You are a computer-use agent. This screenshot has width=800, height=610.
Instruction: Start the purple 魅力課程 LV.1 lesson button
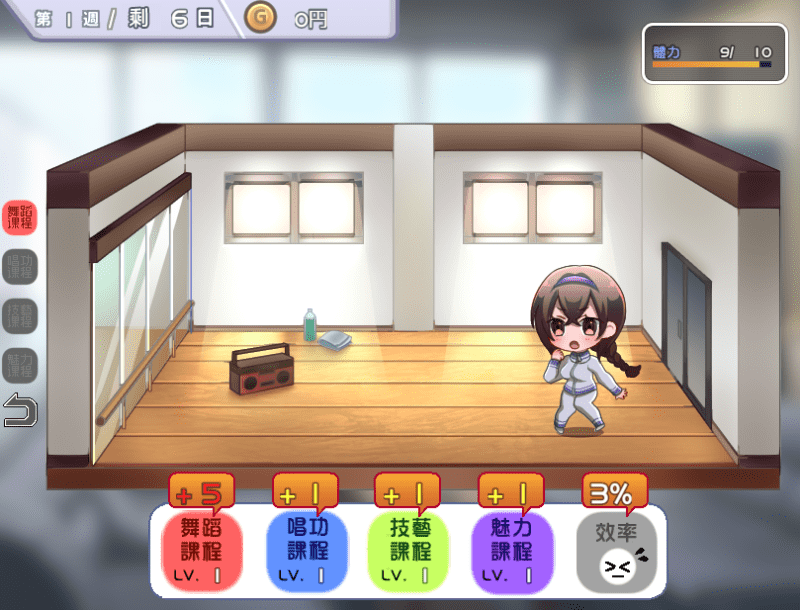tap(513, 549)
